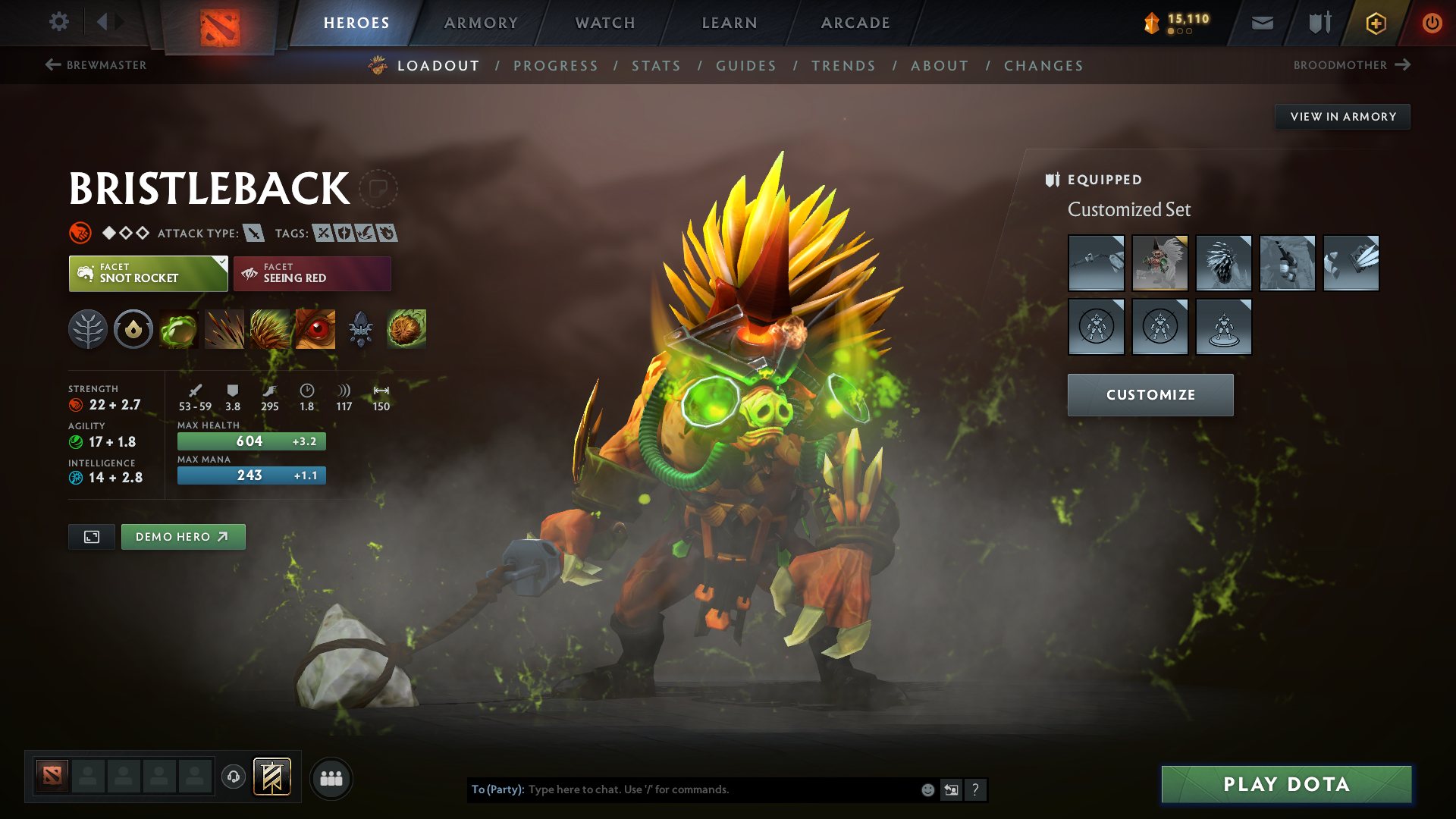Image resolution: width=1456 pixels, height=819 pixels.
Task: Go to next hero Broodmother
Action: coord(1351,65)
